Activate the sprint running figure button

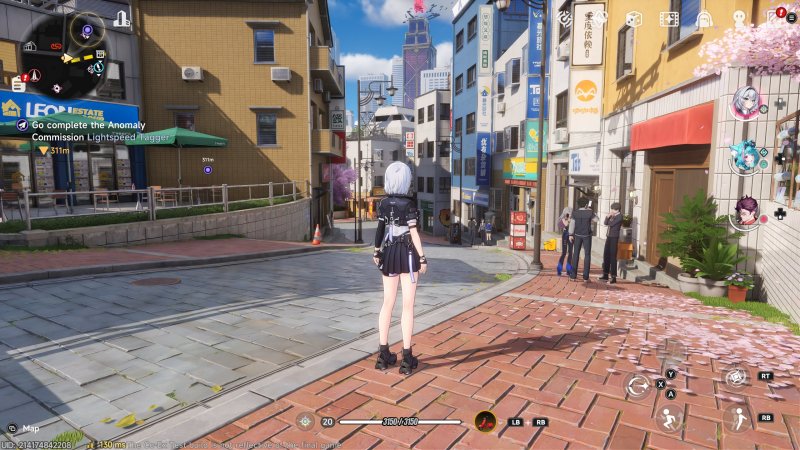[736, 417]
